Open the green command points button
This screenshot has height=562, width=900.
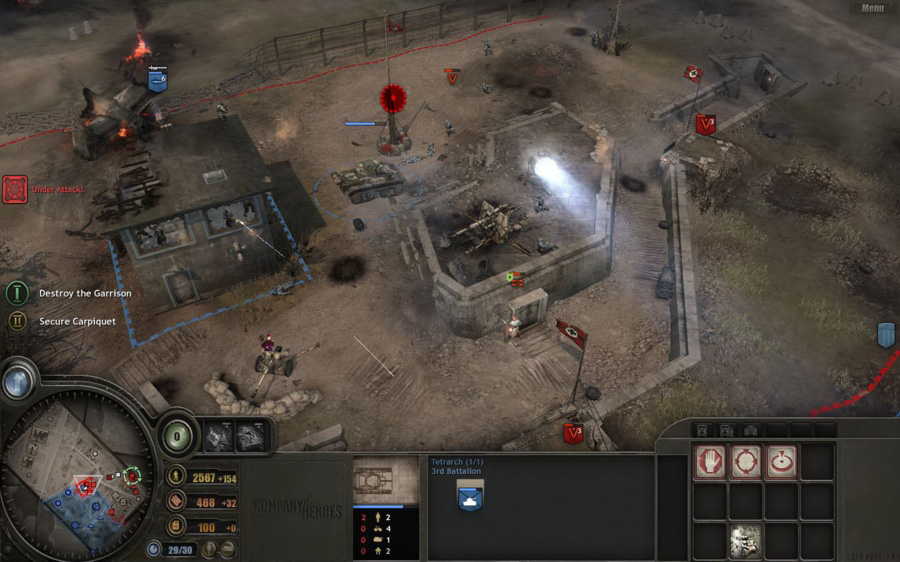(x=177, y=435)
